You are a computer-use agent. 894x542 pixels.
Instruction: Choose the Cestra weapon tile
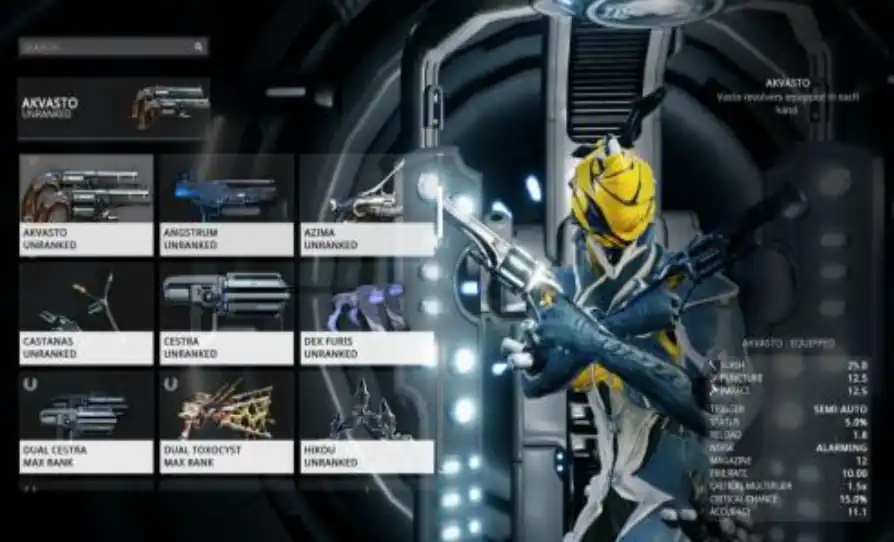pyautogui.click(x=227, y=312)
